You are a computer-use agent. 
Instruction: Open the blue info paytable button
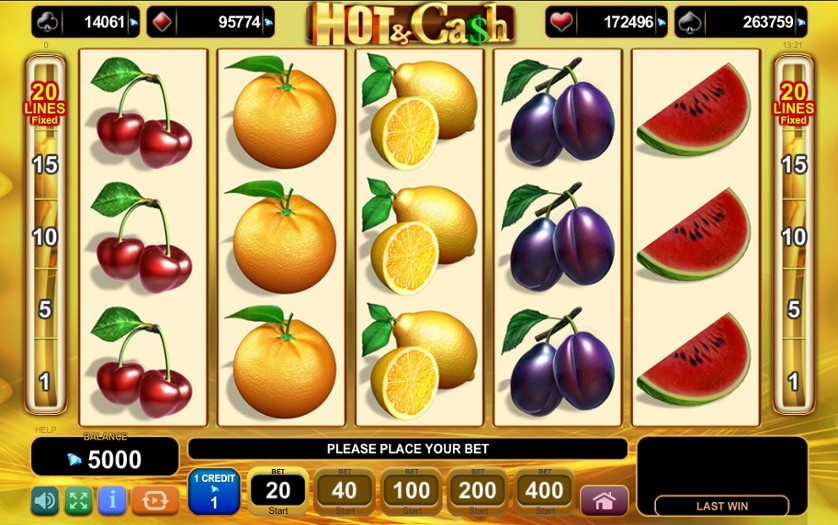110,499
